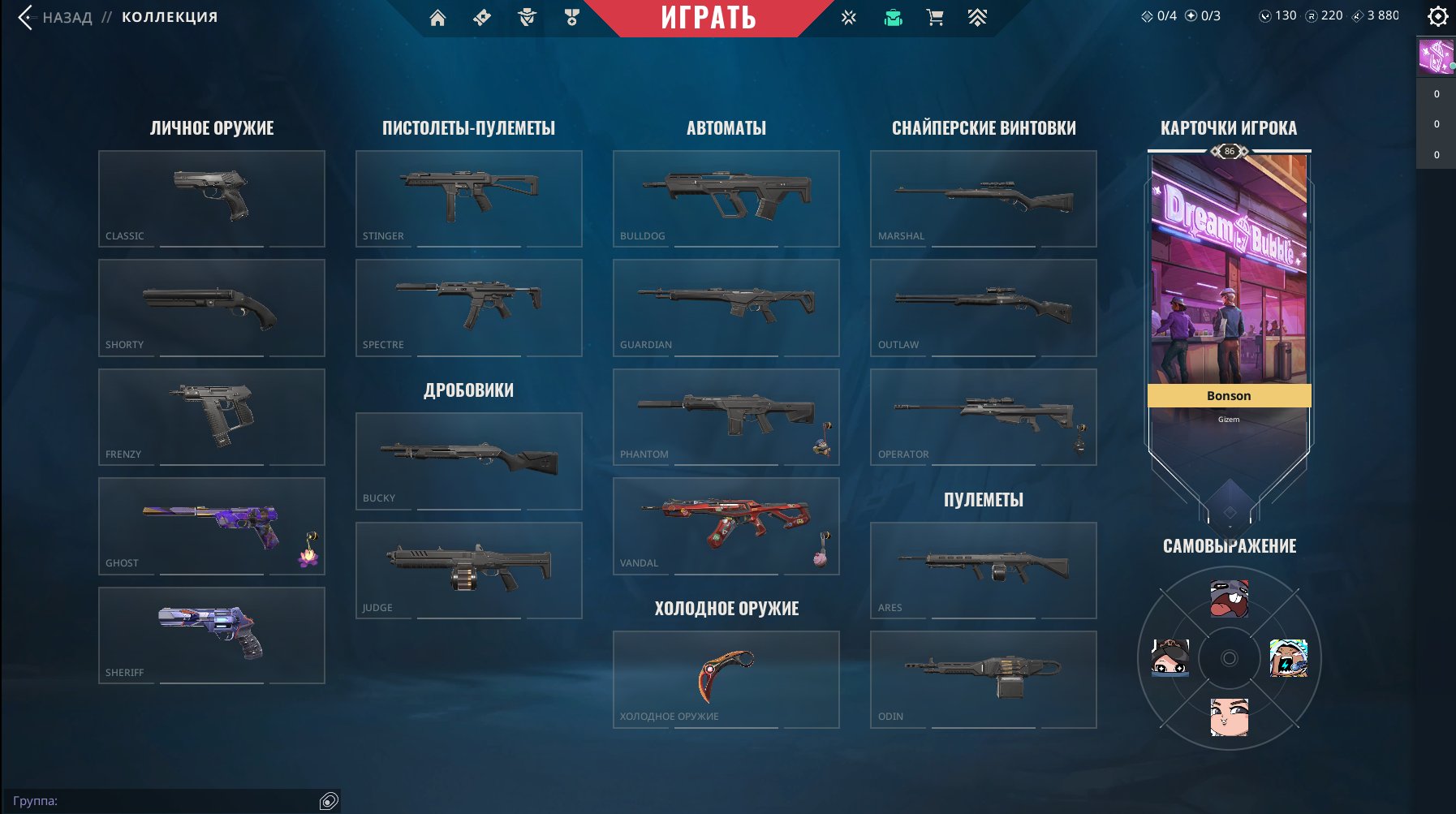Screen dimensions: 1456x814
Task: Open the esports hub icon
Action: tap(849, 17)
